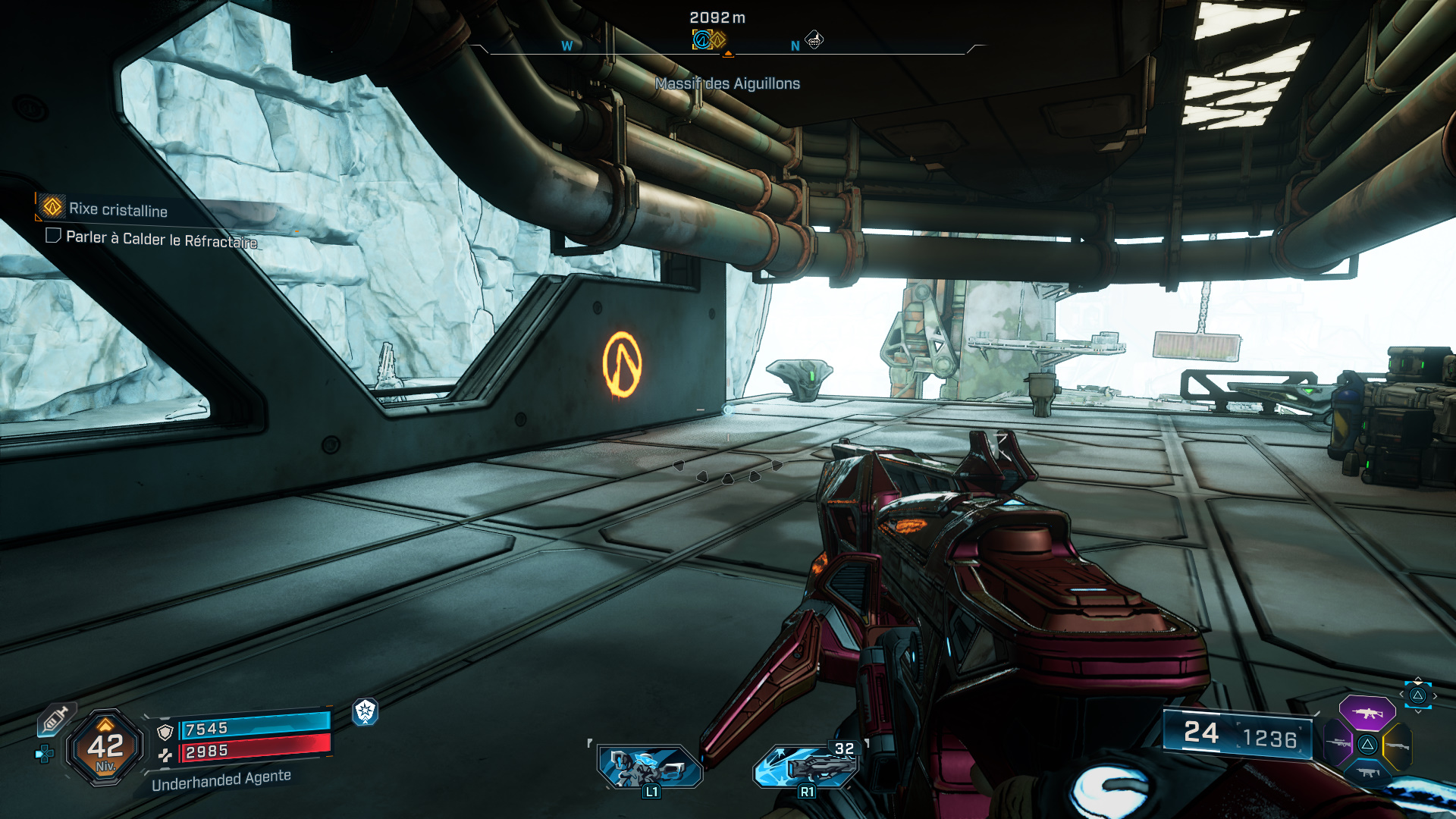Activate the action skill with the gunner character
Viewport: 1456px width, 819px height.
click(650, 766)
